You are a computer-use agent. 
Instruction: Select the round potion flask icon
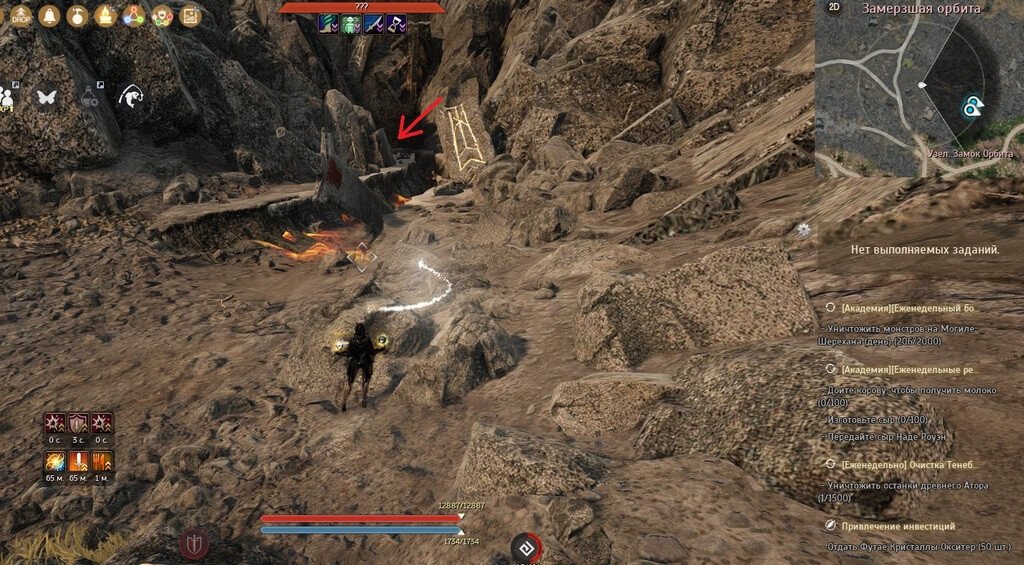[x=77, y=15]
